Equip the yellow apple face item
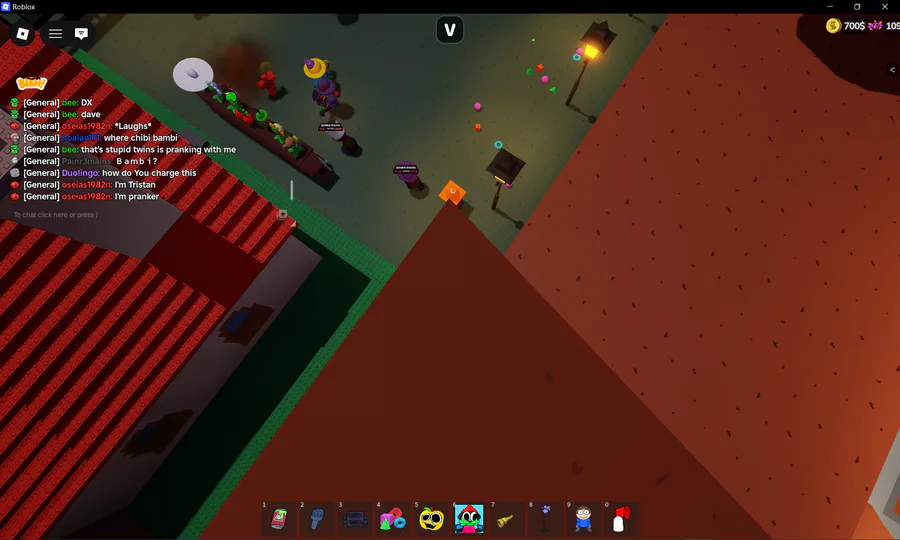Viewport: 900px width, 540px height. pos(431,519)
